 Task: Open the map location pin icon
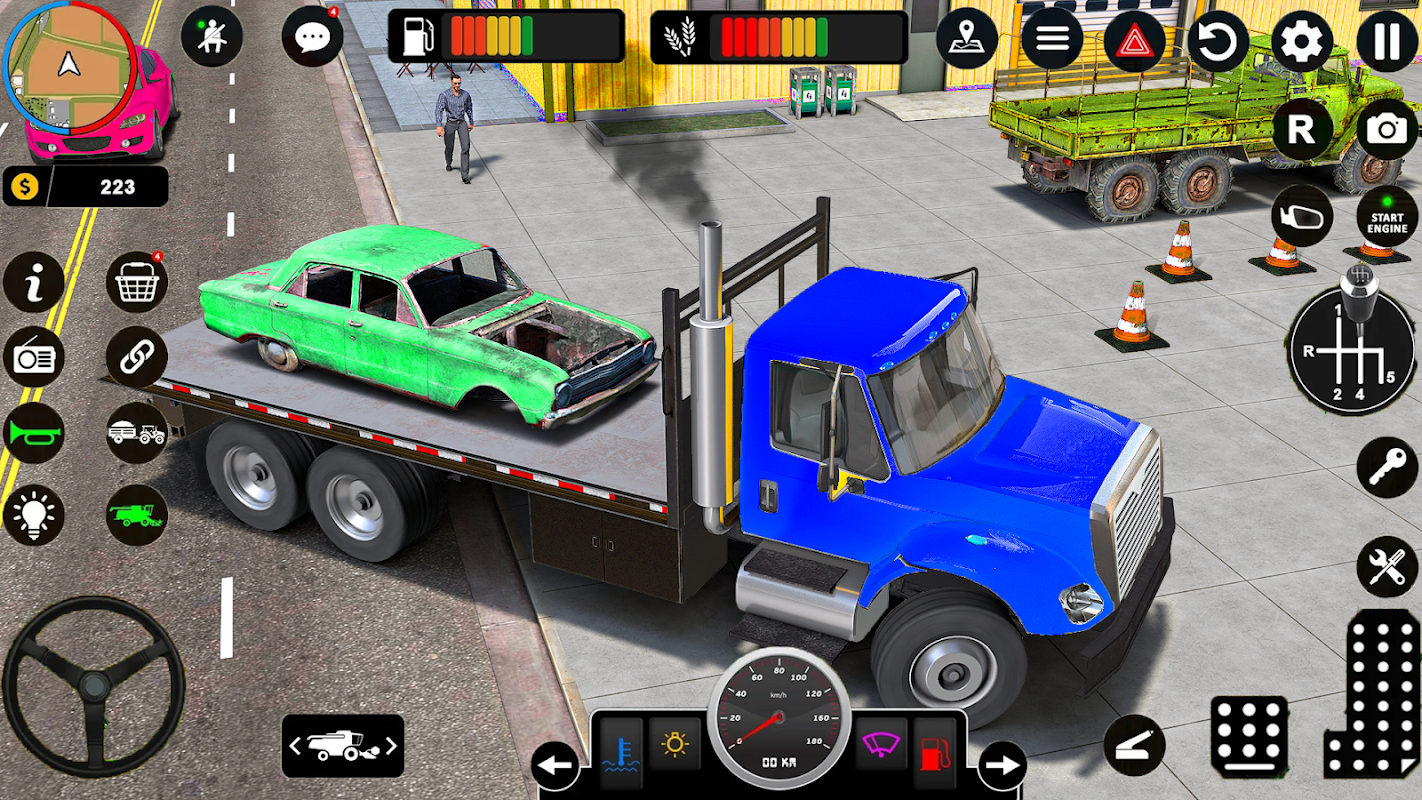click(x=967, y=39)
